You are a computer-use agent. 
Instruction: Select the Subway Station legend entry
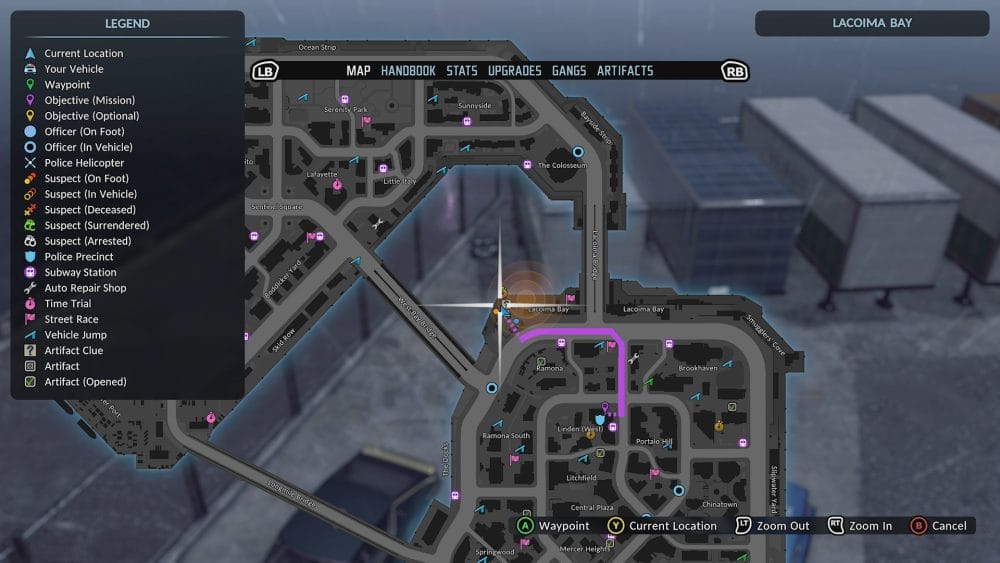80,272
